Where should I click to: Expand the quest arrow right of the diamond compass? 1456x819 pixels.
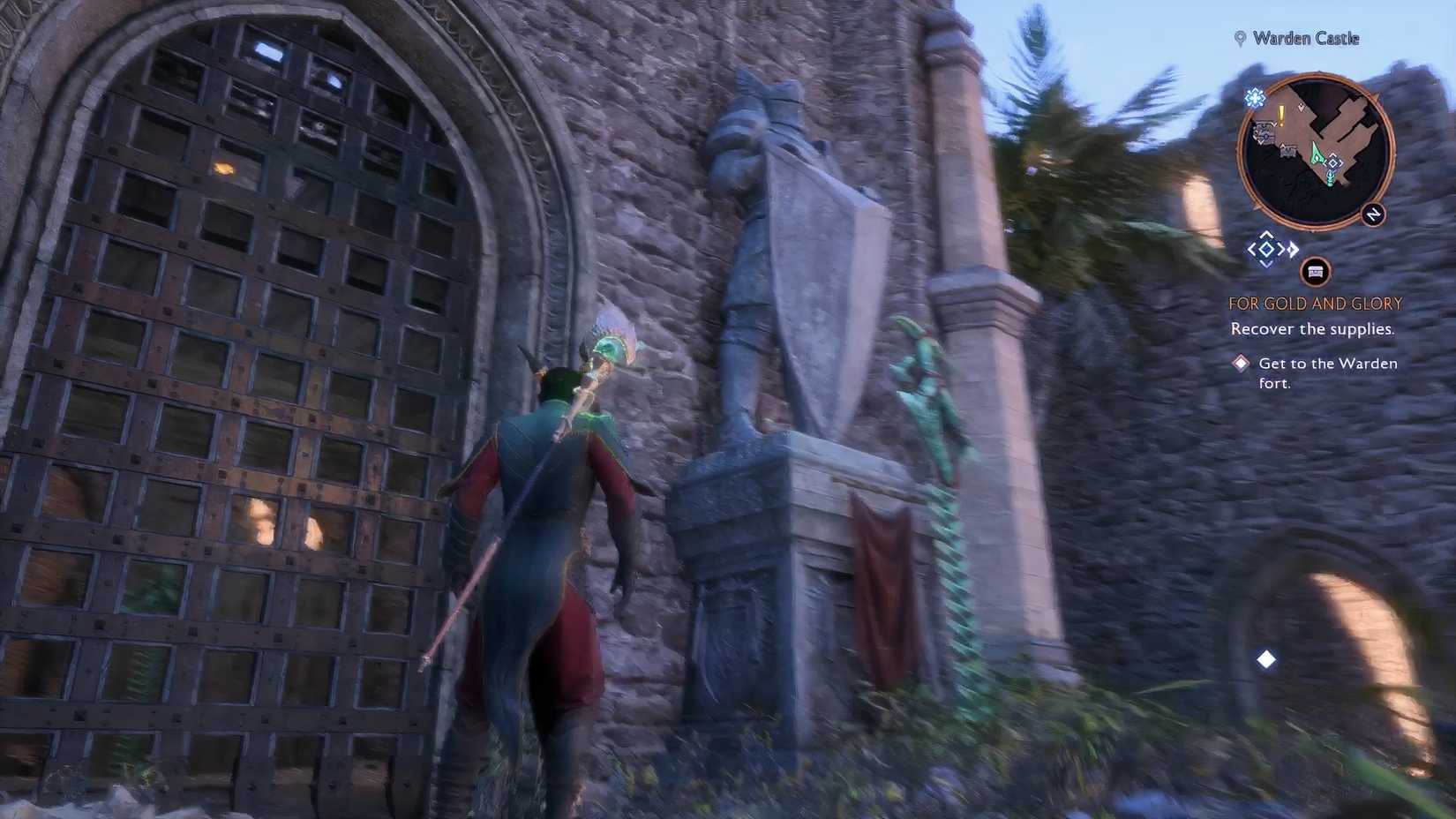click(x=1291, y=249)
